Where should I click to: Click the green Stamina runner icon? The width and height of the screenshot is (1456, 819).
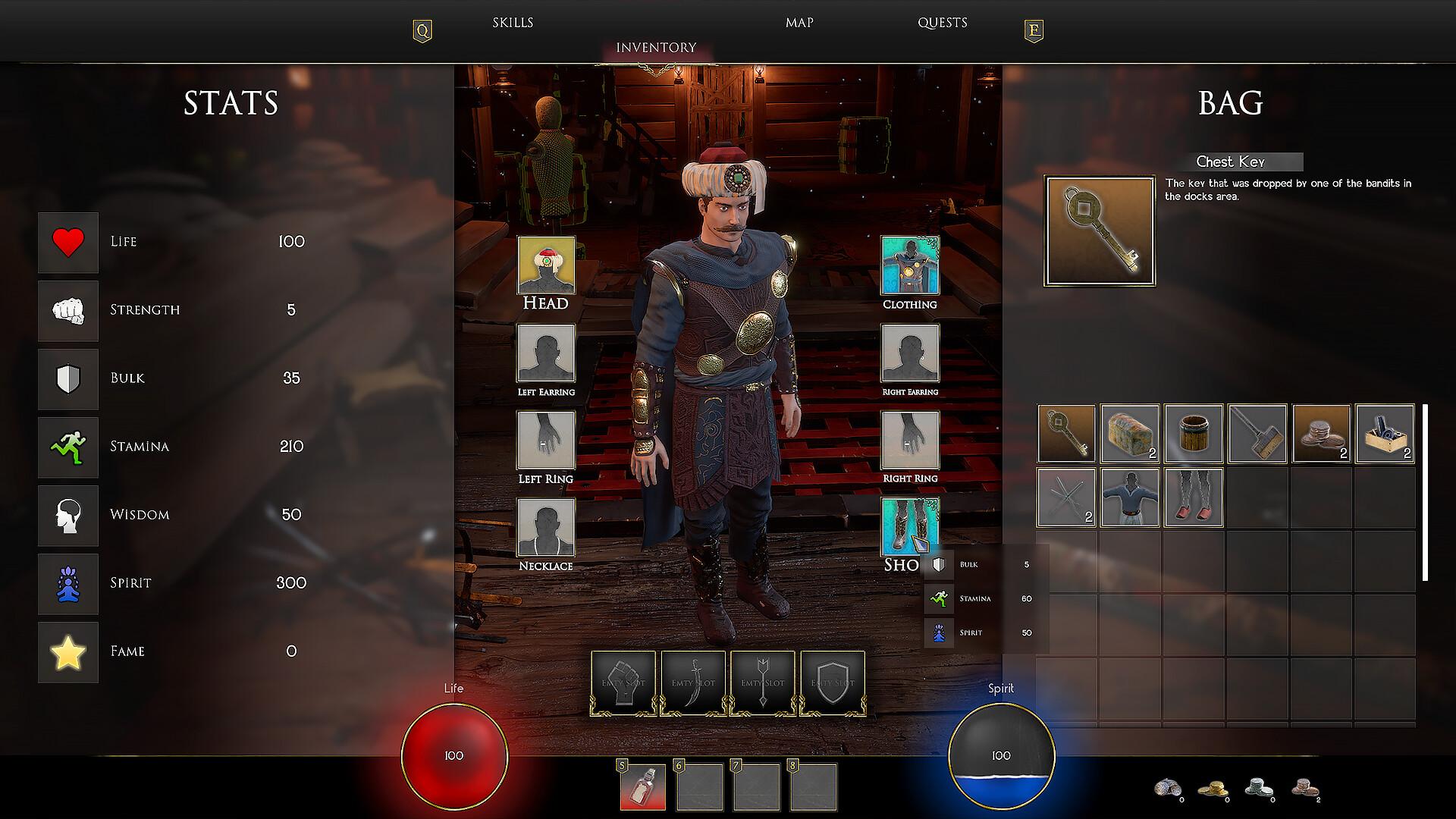pos(67,447)
